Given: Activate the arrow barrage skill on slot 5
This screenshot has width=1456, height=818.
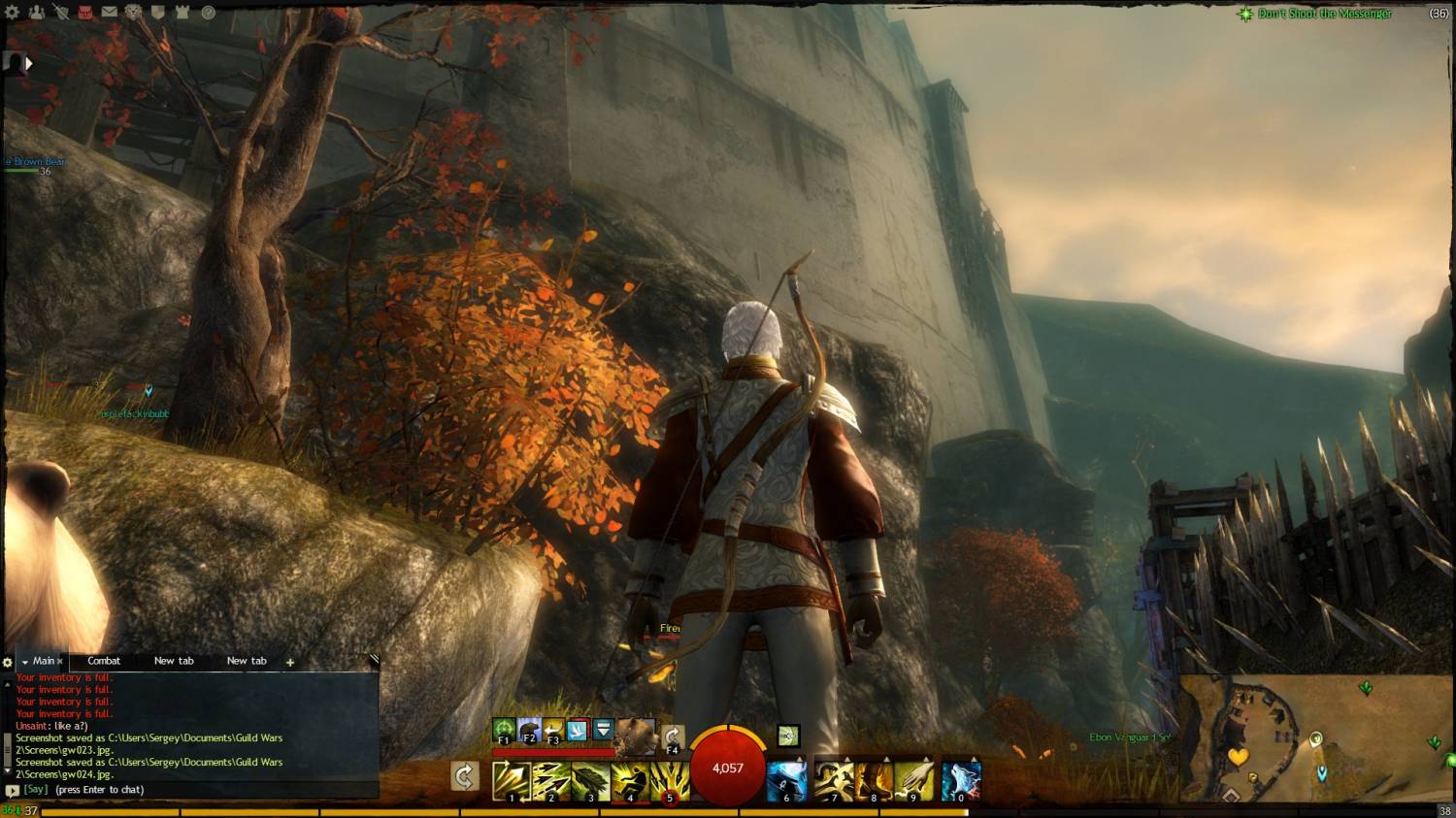Looking at the screenshot, I should click(x=670, y=781).
